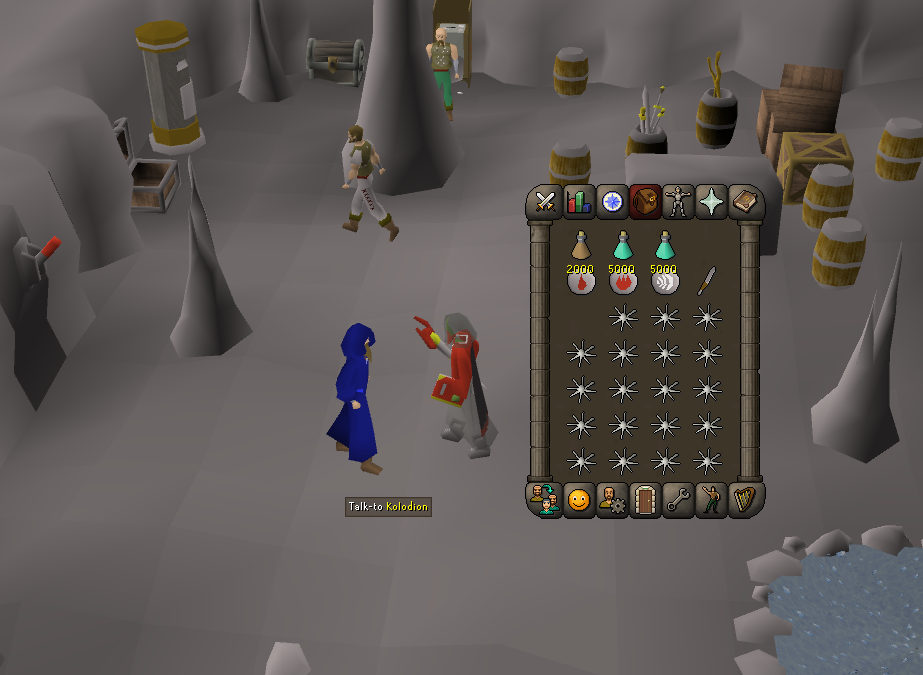Switch to the Emotes tab

coord(711,499)
